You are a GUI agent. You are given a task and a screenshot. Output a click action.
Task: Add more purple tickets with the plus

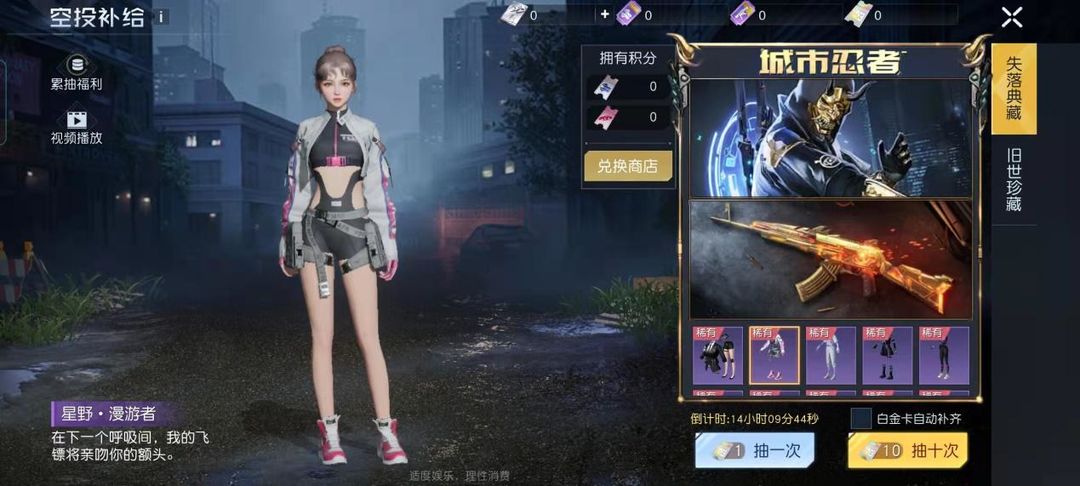[604, 15]
